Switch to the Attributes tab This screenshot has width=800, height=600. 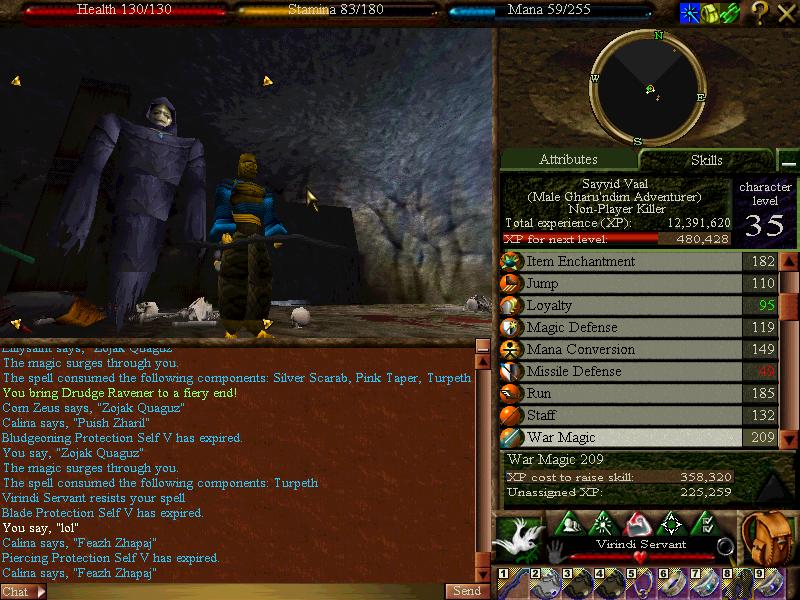click(x=568, y=160)
